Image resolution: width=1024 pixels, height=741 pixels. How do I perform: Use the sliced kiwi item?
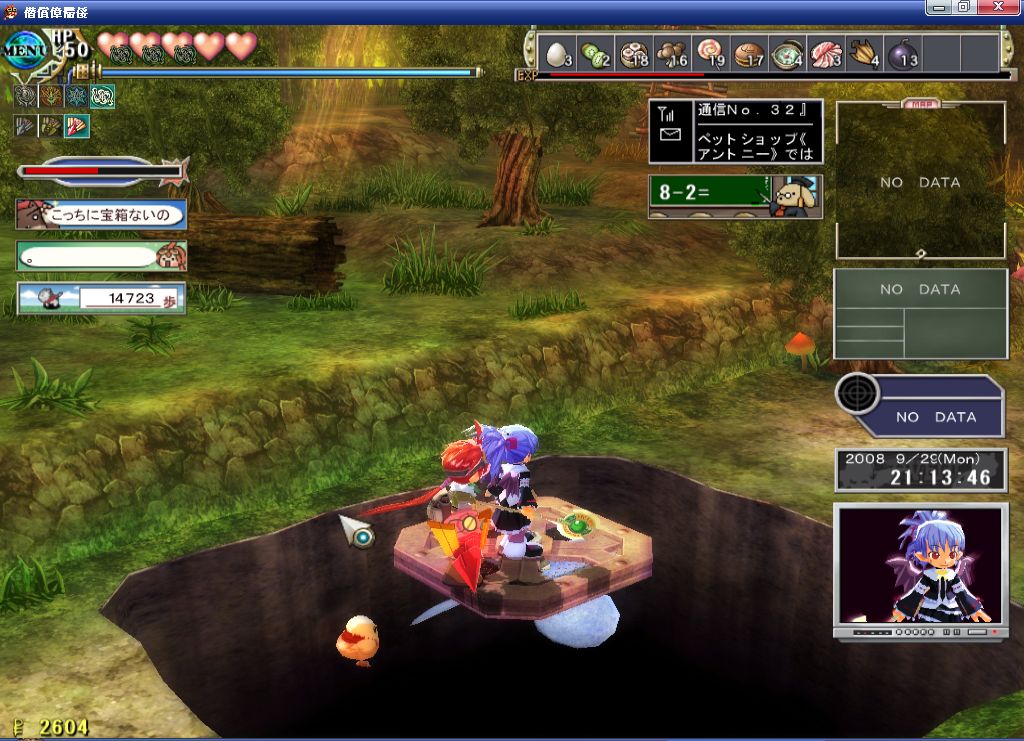[x=596, y=53]
